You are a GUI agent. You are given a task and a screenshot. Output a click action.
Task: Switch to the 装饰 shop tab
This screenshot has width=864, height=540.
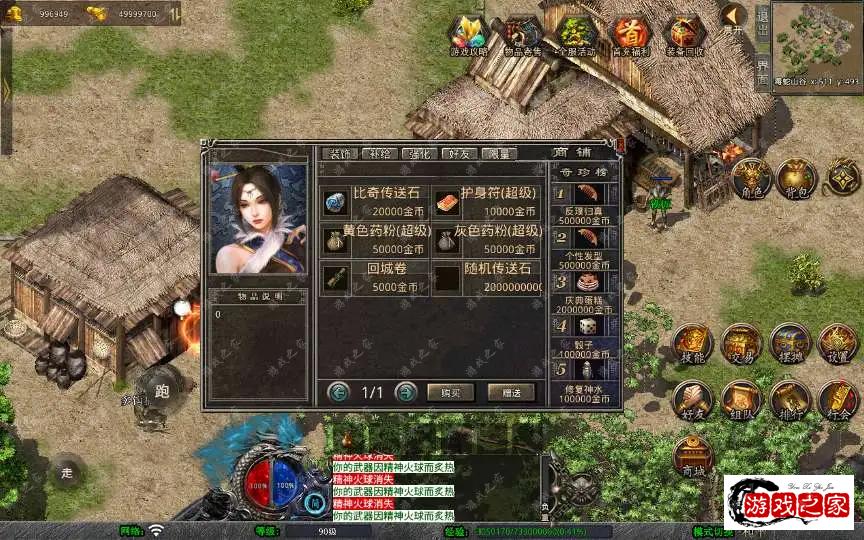pyautogui.click(x=339, y=154)
